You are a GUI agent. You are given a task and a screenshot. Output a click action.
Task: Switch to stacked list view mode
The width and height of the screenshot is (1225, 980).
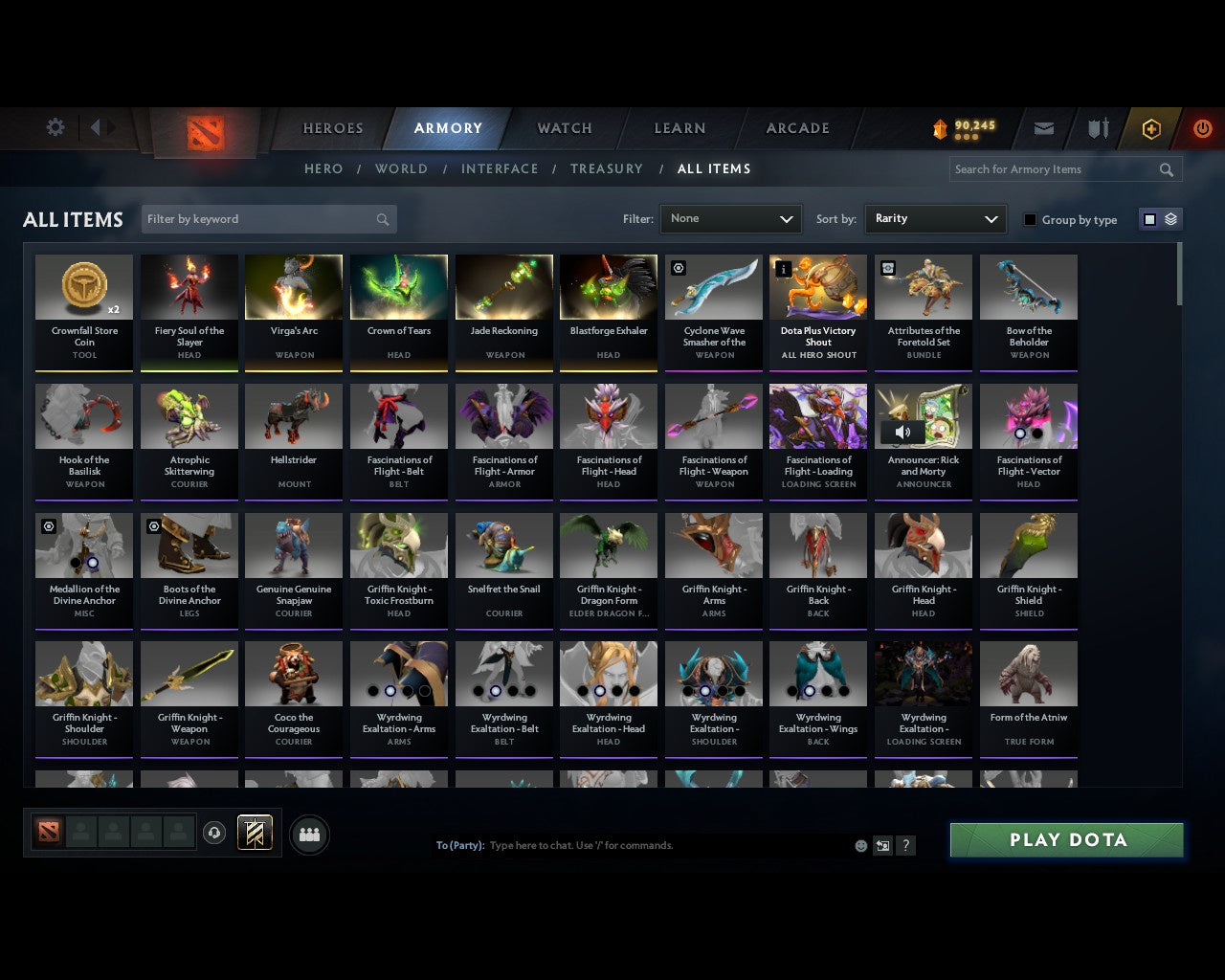coord(1169,218)
